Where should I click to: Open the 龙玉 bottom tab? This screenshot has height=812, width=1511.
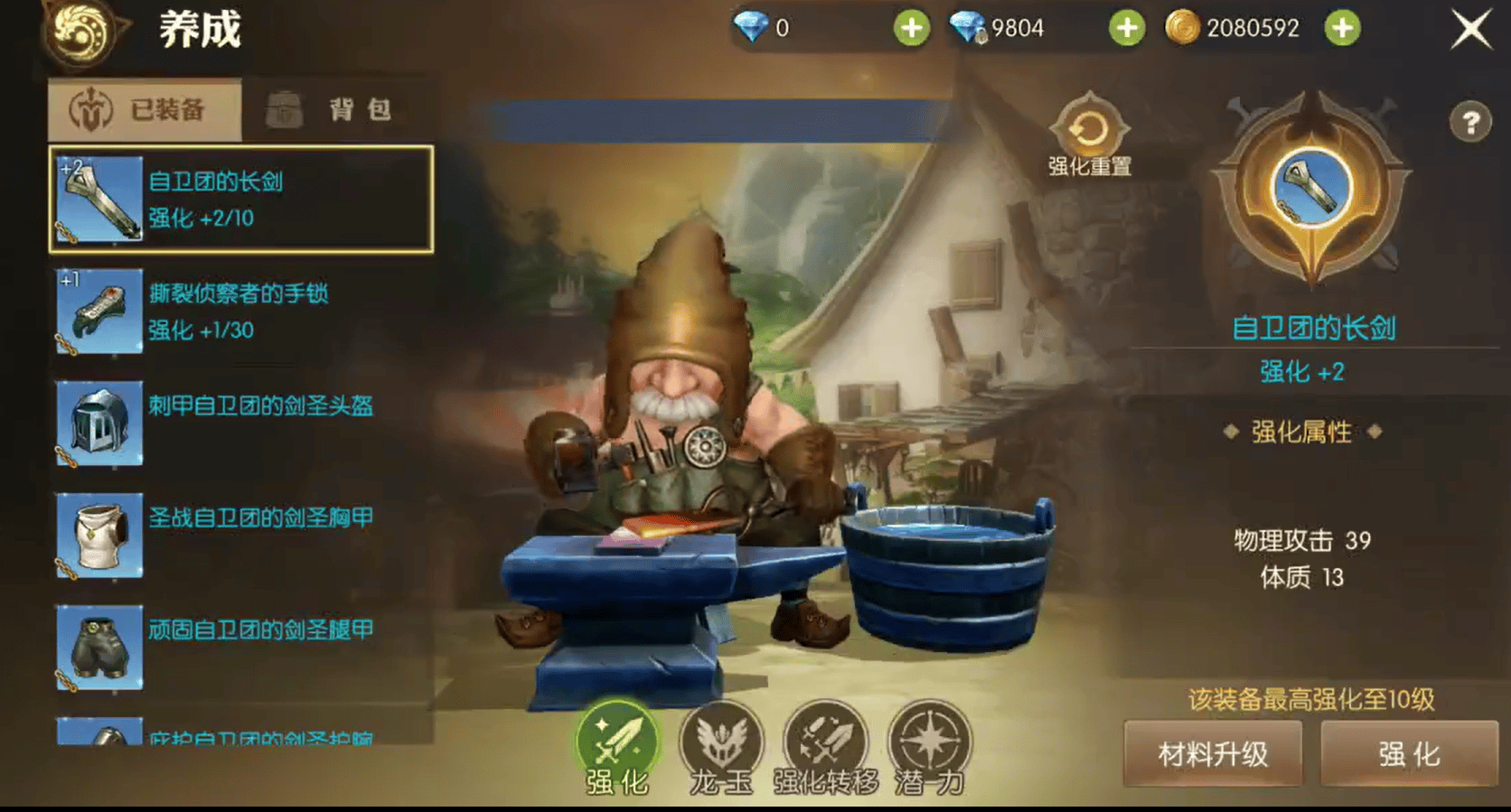tap(721, 748)
